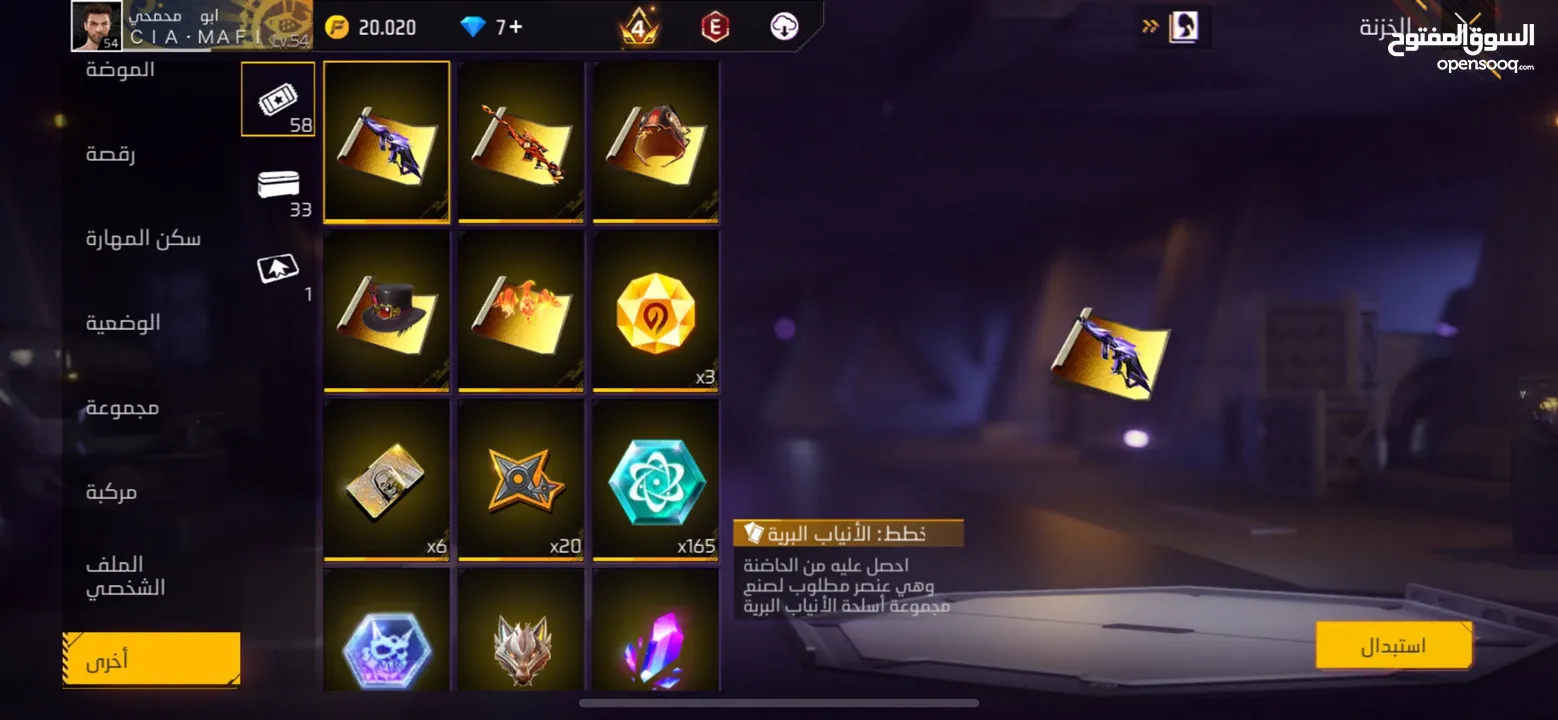This screenshot has height=720, width=1558.
Task: Select the top hat blueprint slot
Action: click(387, 310)
